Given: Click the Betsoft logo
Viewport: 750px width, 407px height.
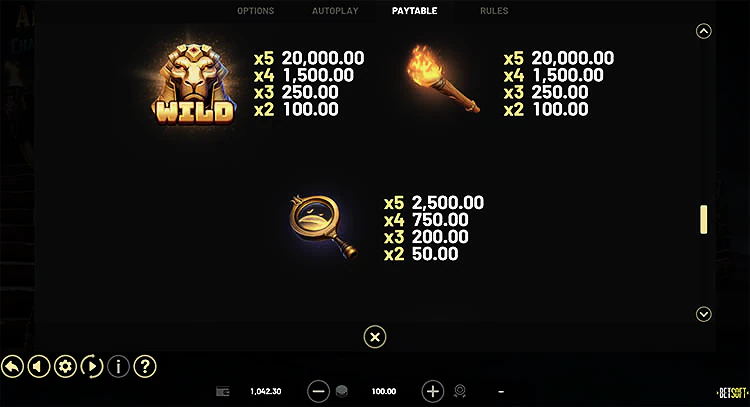Looking at the screenshot, I should point(732,391).
